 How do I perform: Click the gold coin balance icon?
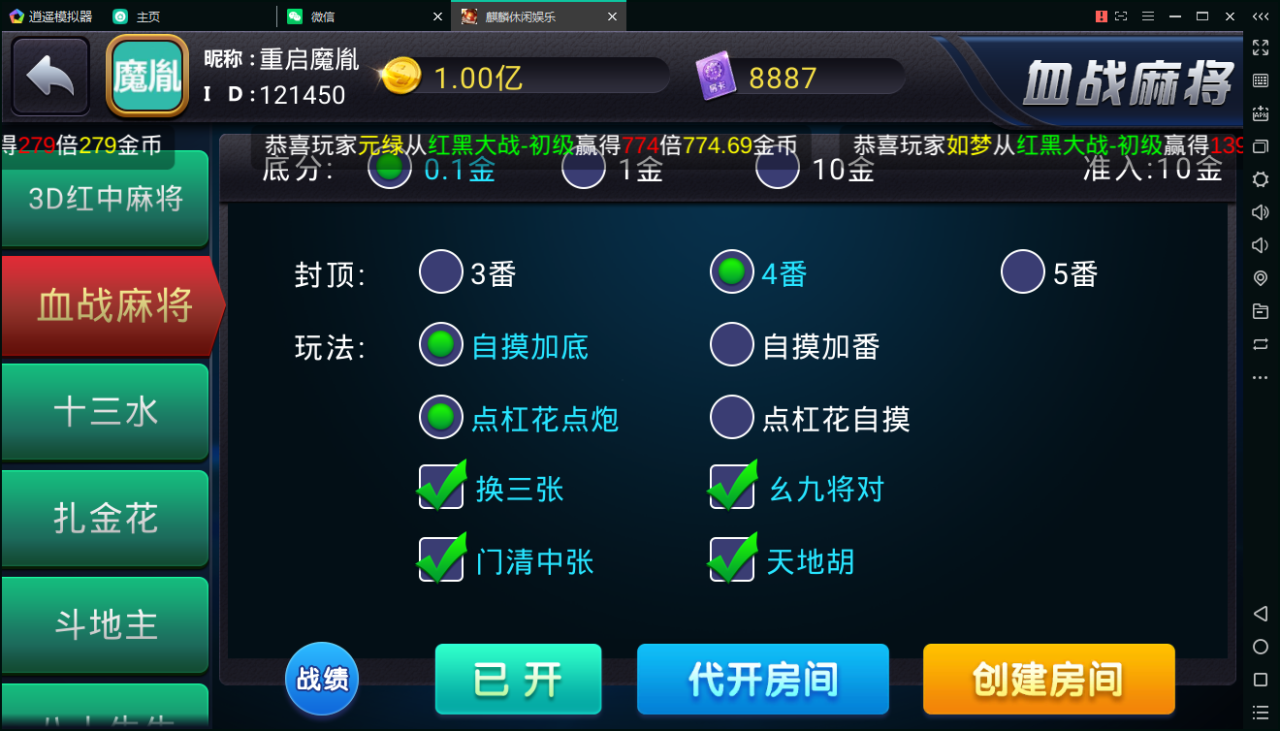pos(402,75)
